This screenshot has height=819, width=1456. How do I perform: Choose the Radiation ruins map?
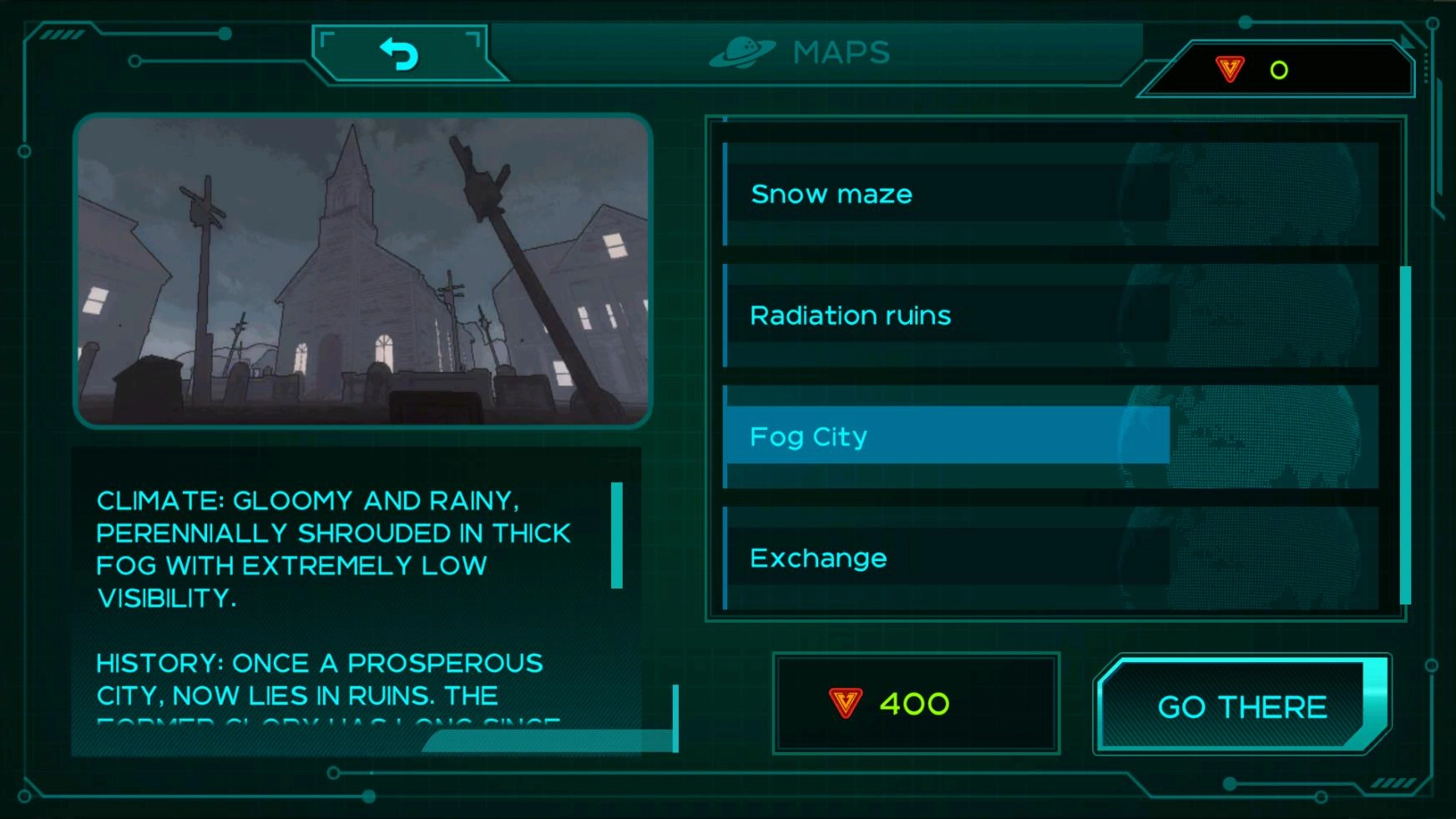[947, 316]
